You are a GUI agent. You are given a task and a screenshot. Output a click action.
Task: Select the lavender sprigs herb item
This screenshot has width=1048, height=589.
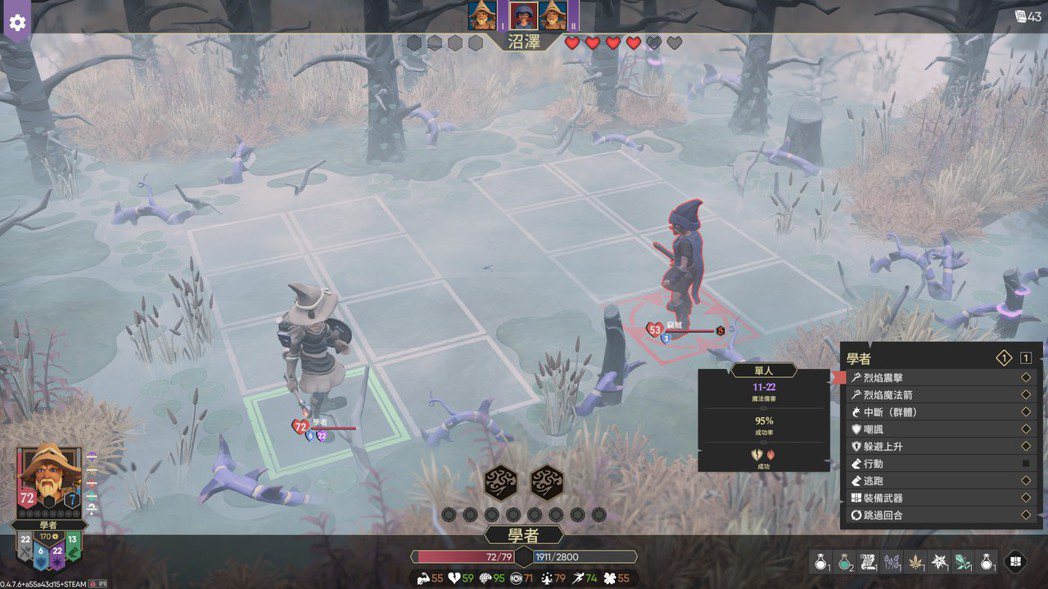[x=892, y=563]
